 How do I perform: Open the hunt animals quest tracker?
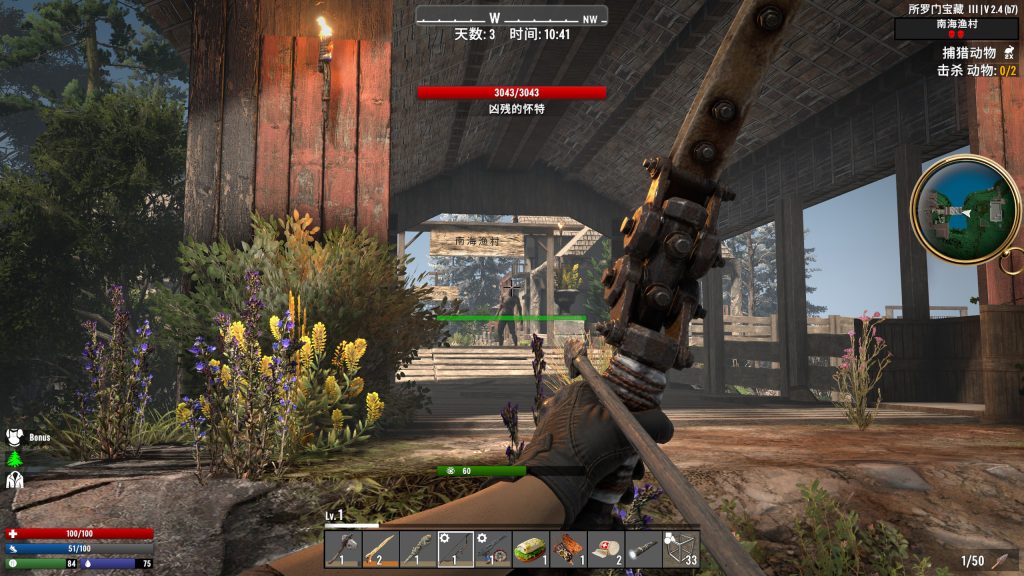click(969, 53)
